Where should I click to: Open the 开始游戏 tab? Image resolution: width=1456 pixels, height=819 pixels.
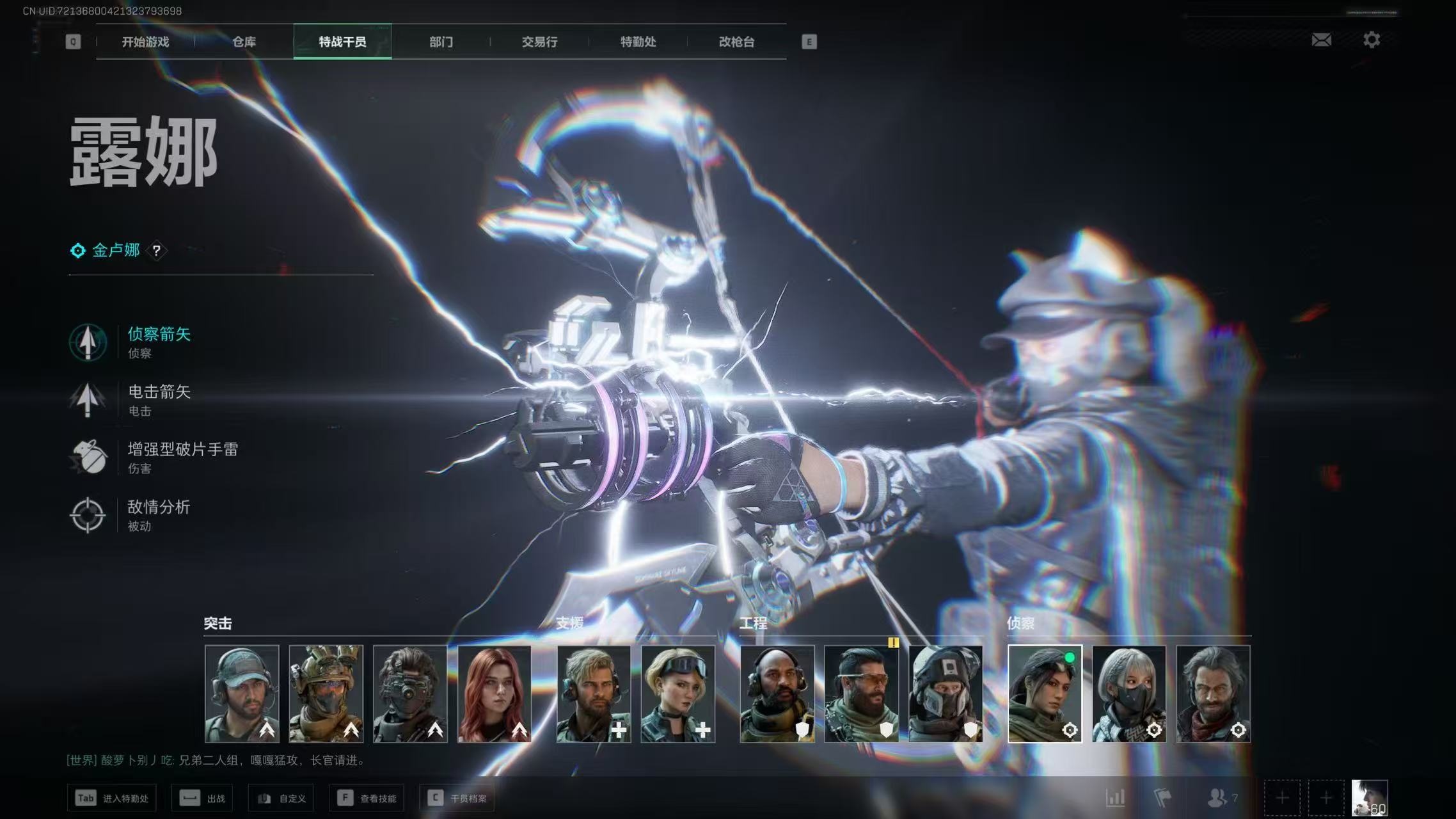(x=145, y=42)
